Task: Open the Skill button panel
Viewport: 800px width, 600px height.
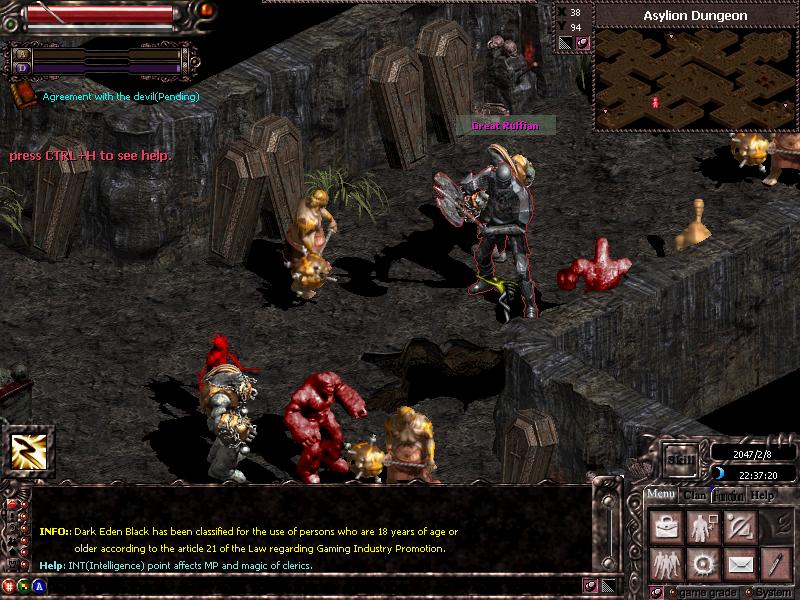Action: pyautogui.click(x=681, y=459)
